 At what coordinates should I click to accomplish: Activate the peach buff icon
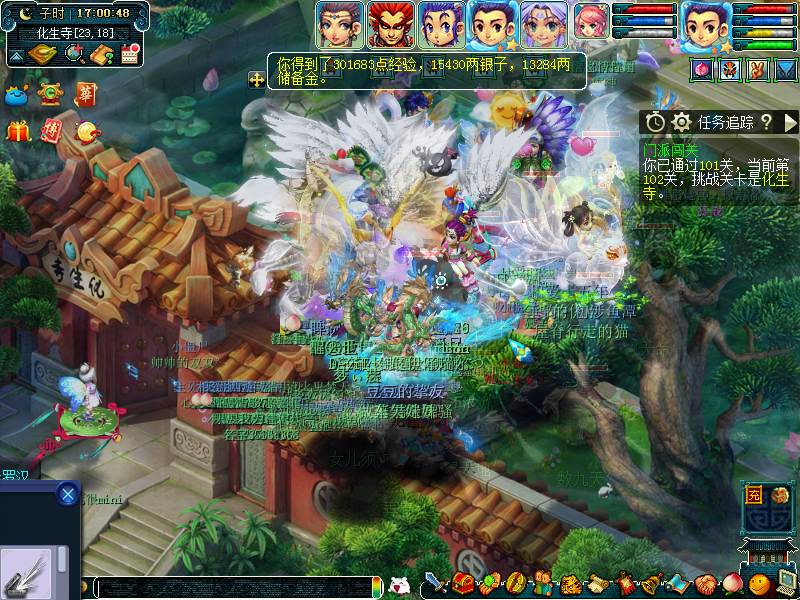[701, 69]
